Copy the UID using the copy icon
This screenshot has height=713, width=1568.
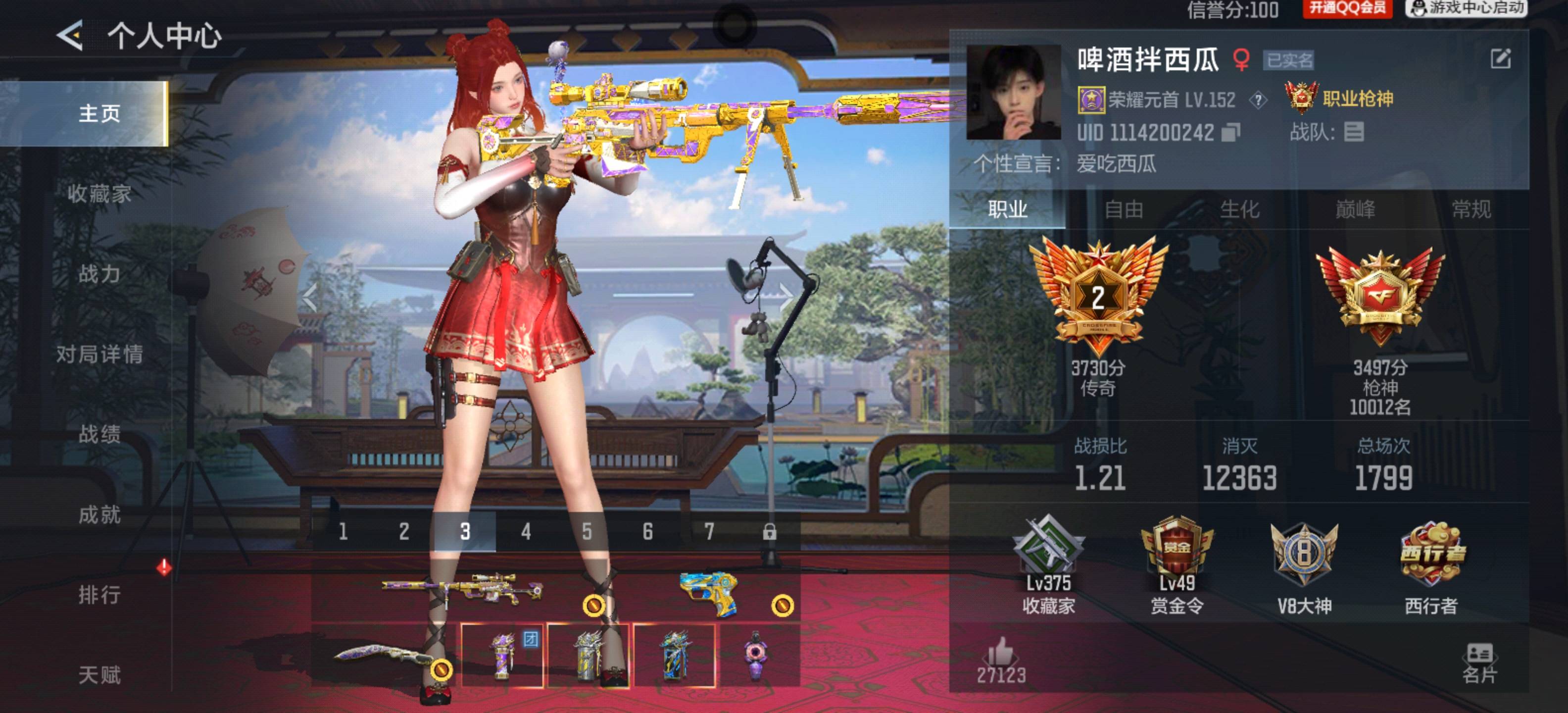(1230, 132)
